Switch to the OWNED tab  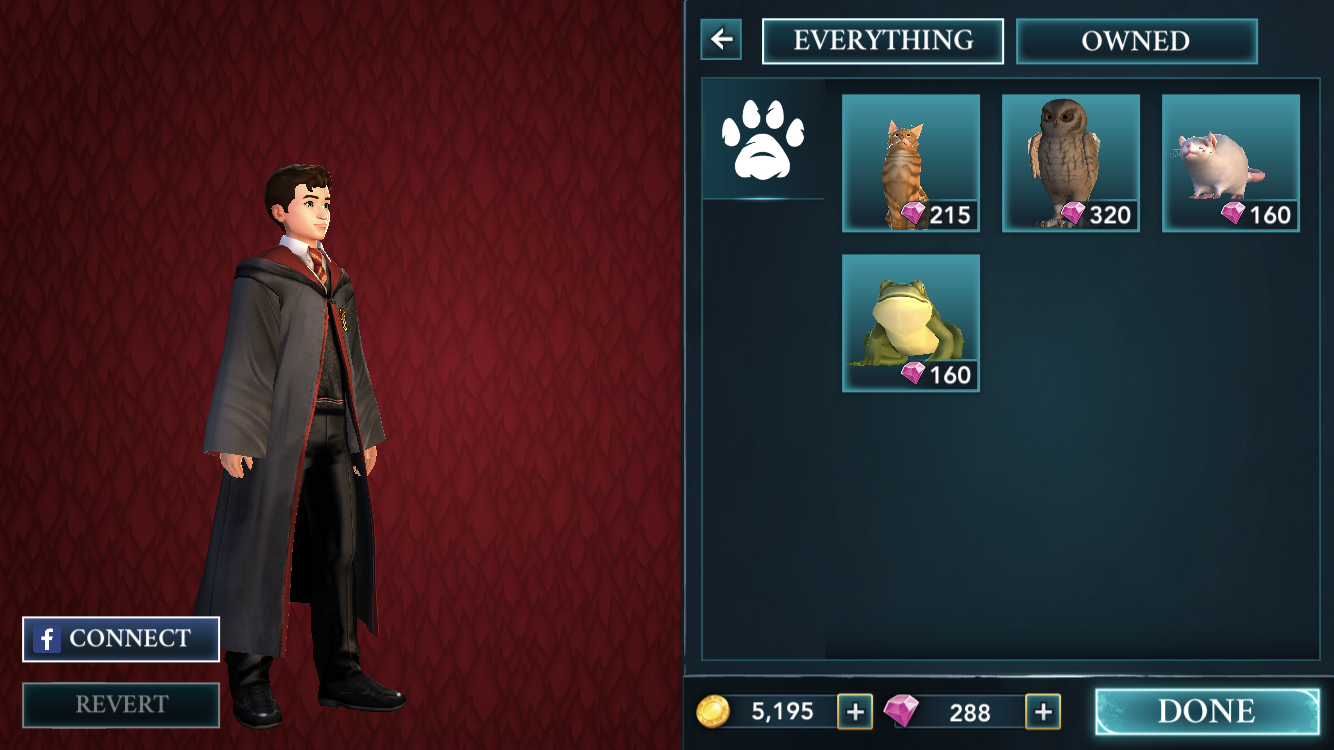pos(1136,41)
